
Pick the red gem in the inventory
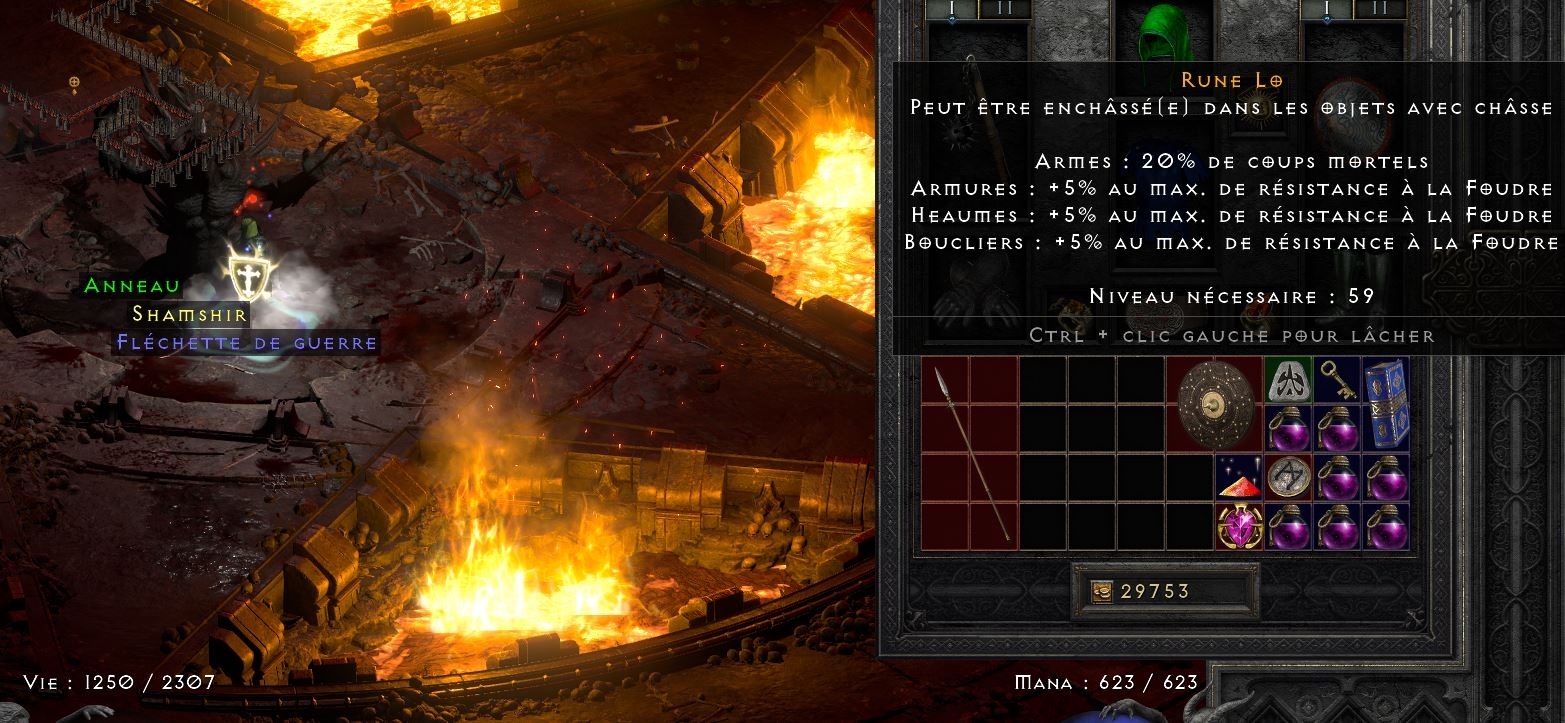[1239, 477]
